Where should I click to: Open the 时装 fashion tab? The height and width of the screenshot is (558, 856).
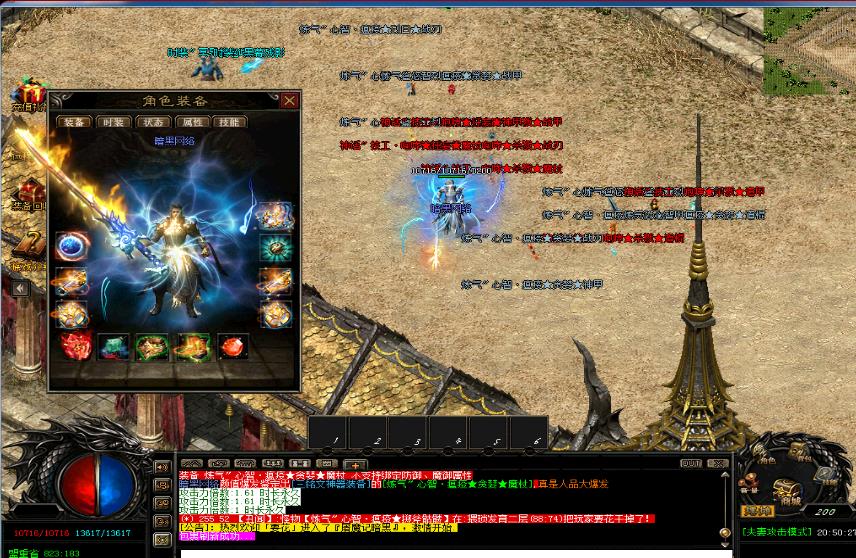pos(112,122)
